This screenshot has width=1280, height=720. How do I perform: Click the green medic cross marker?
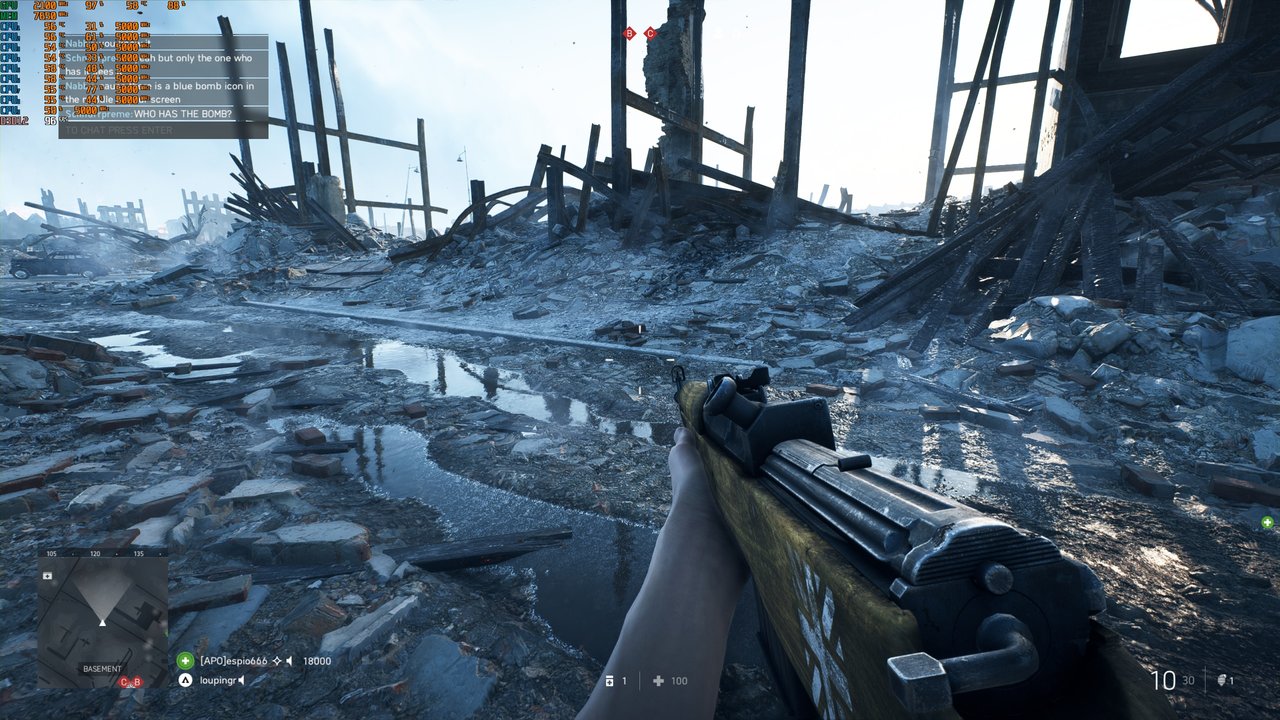[x=1267, y=522]
